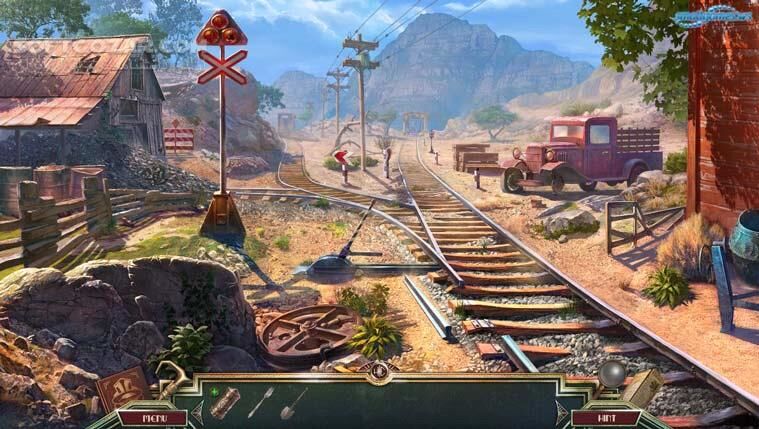This screenshot has height=429, width=759.
Task: Pick the shovel from the inventory bar
Action: tap(293, 402)
